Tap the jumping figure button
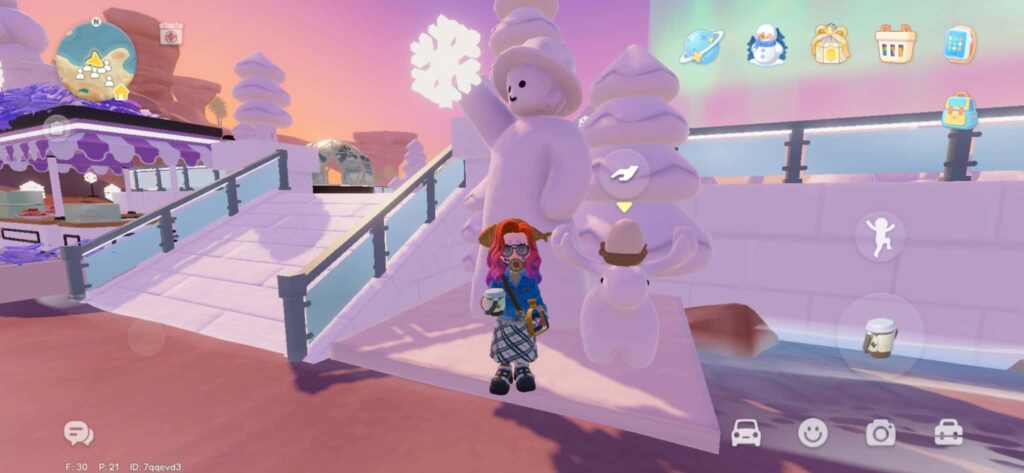This screenshot has height=473, width=1024. click(x=880, y=237)
